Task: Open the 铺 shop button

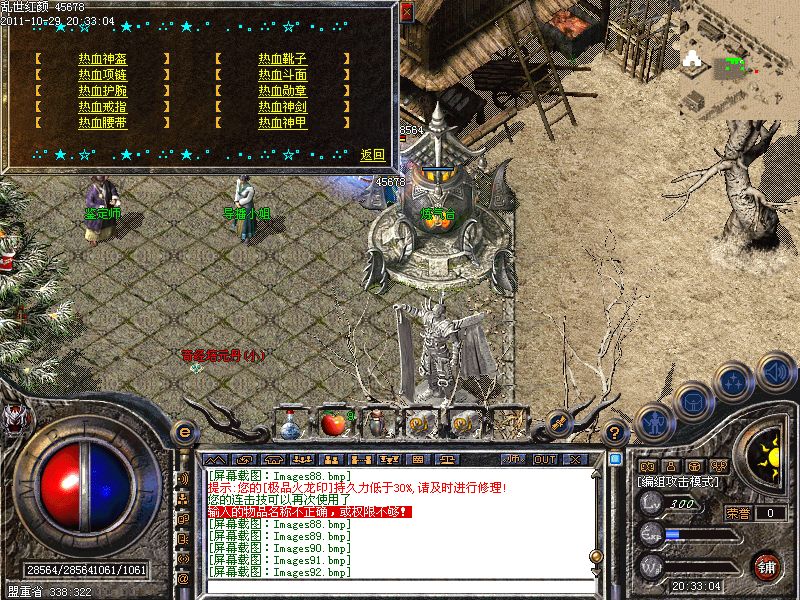Action: (x=766, y=567)
